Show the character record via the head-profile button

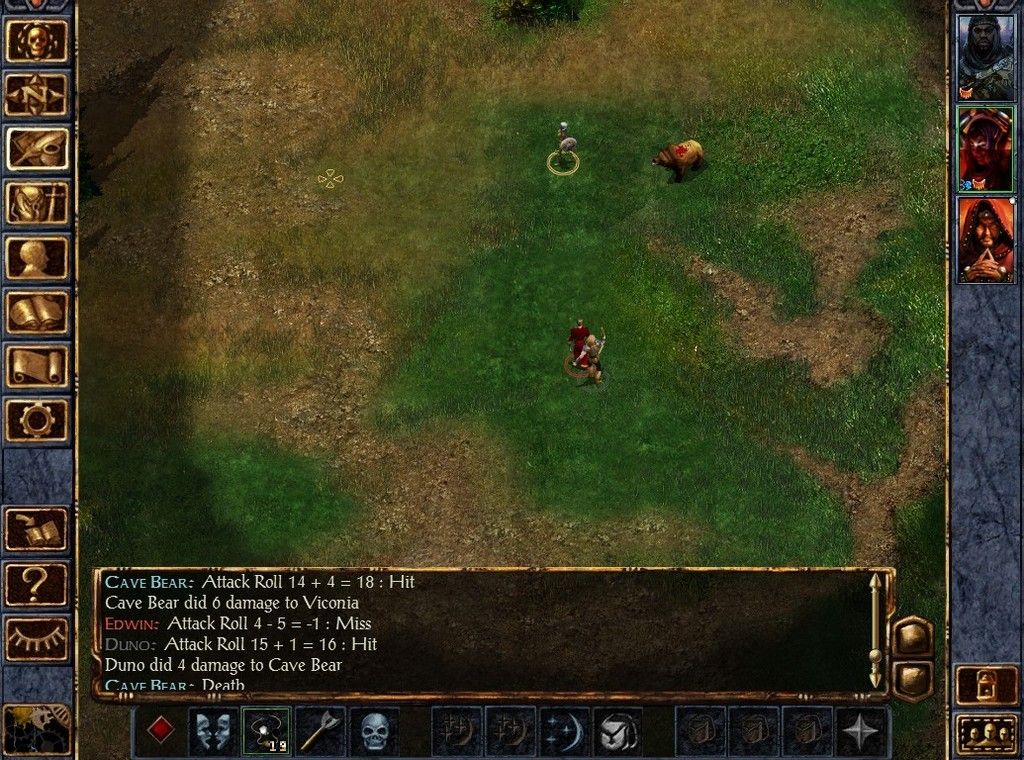[38, 257]
